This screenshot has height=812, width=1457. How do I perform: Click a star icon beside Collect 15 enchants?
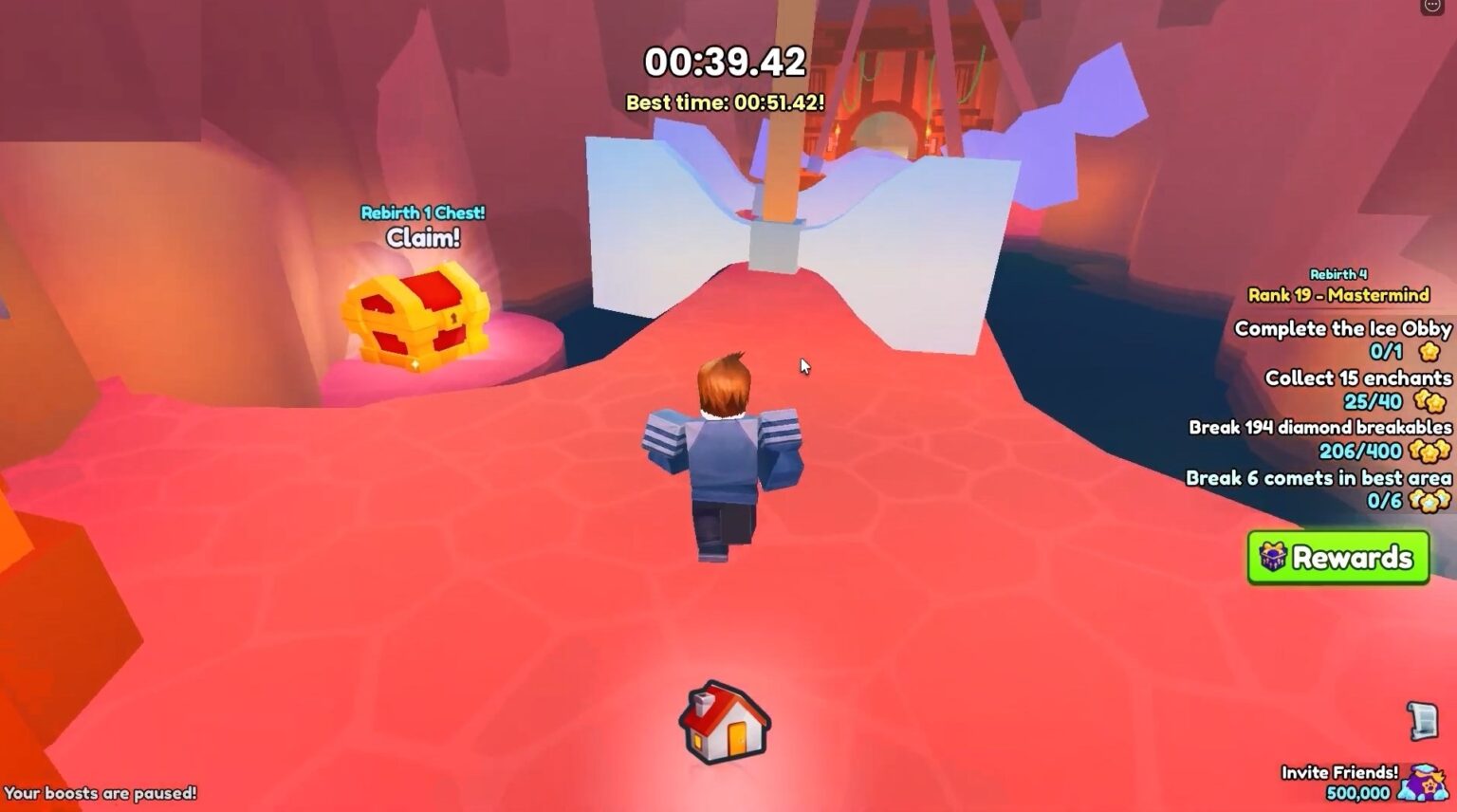pyautogui.click(x=1429, y=402)
